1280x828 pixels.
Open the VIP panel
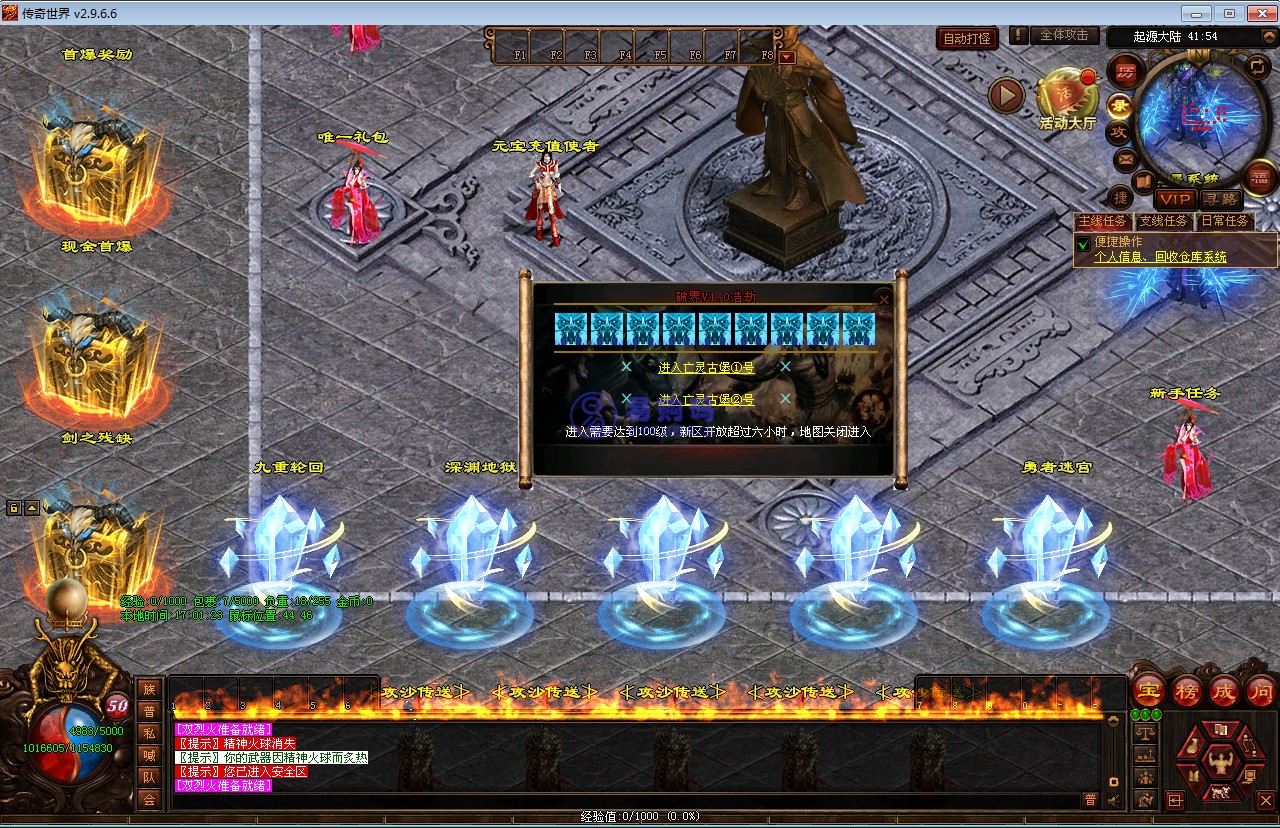pos(1175,200)
